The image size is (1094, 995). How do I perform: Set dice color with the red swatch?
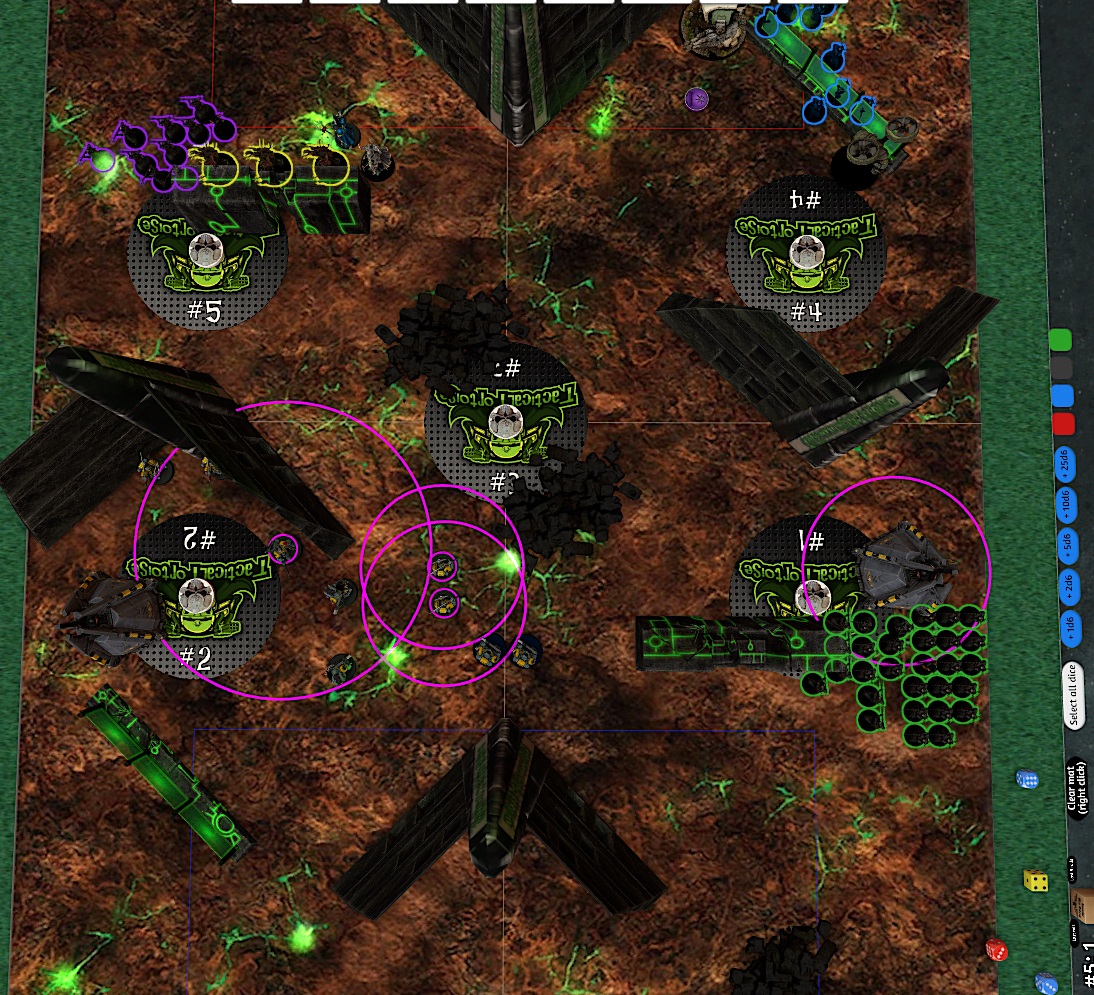click(x=1064, y=423)
